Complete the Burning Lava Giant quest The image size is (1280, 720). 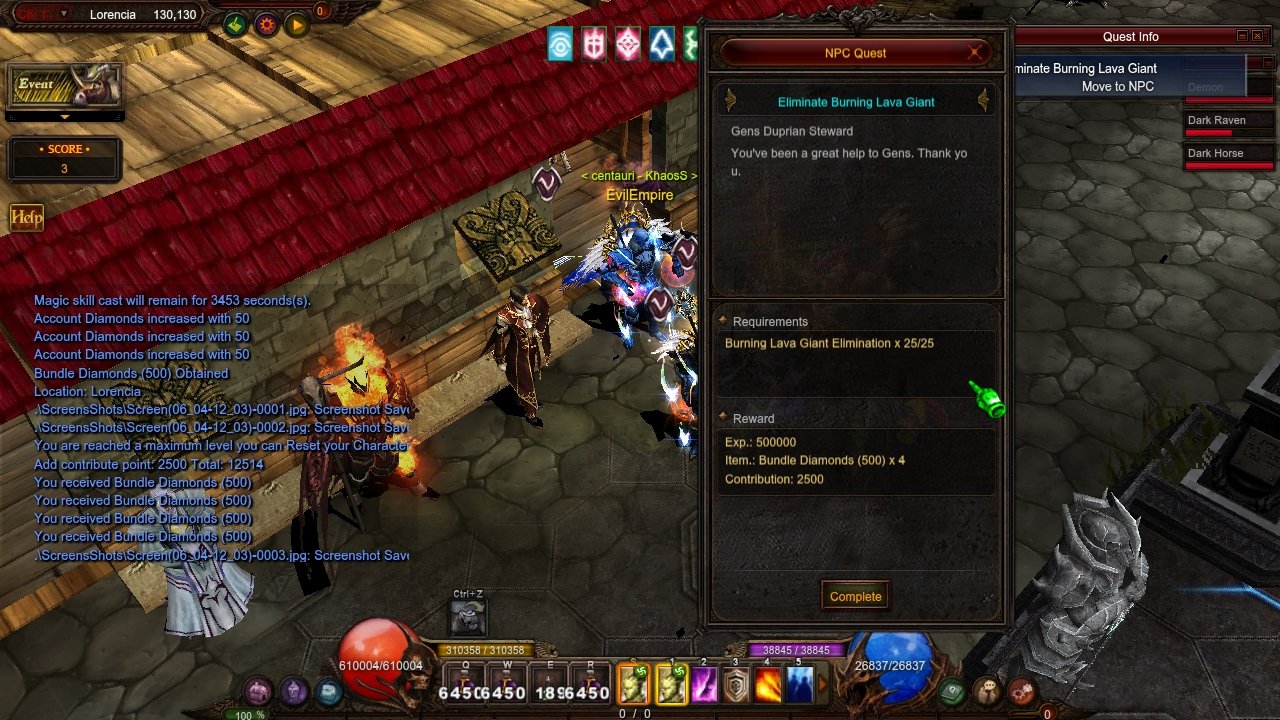855,596
